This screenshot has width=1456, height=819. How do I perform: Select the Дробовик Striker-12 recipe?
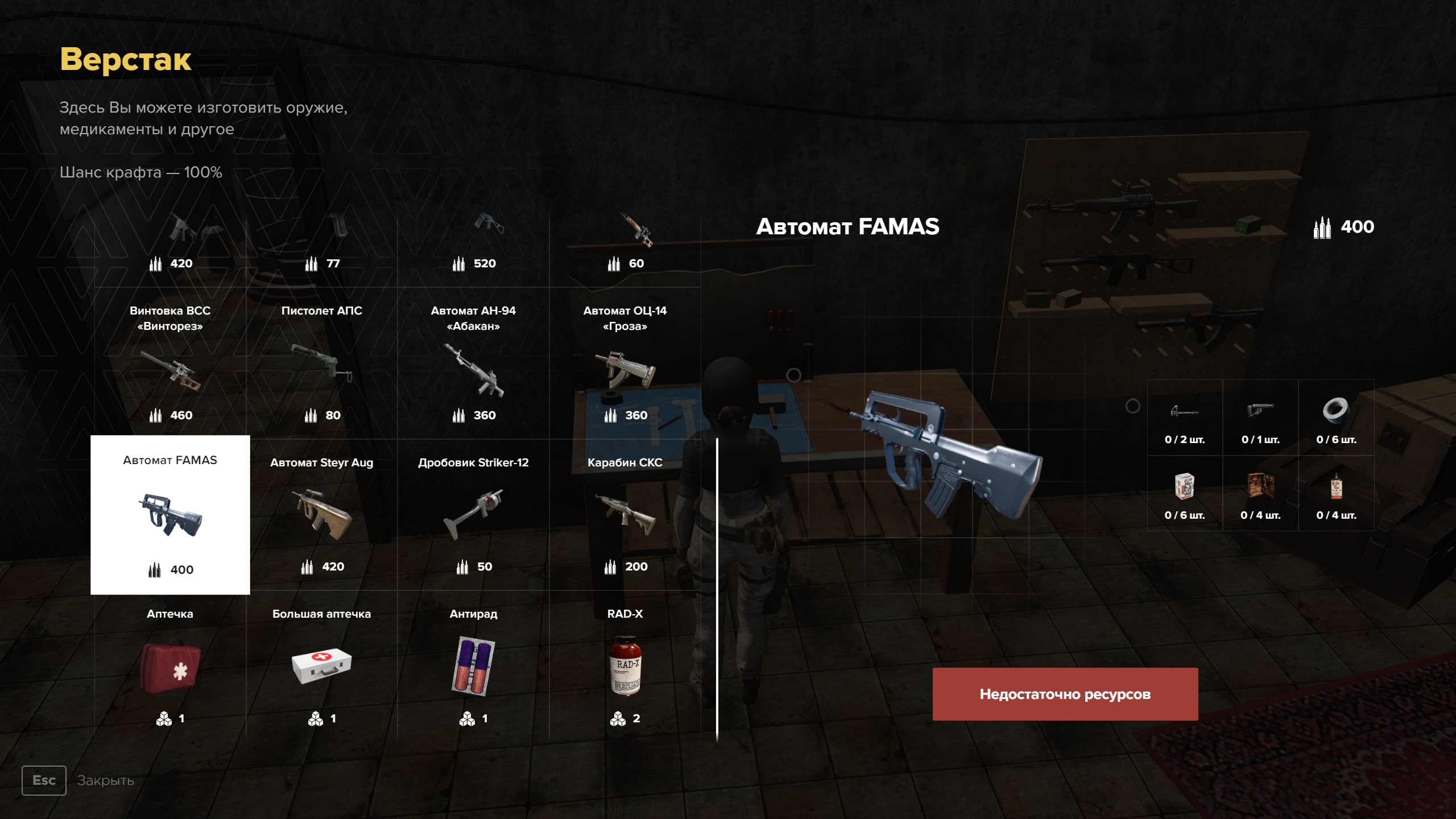pos(473,515)
